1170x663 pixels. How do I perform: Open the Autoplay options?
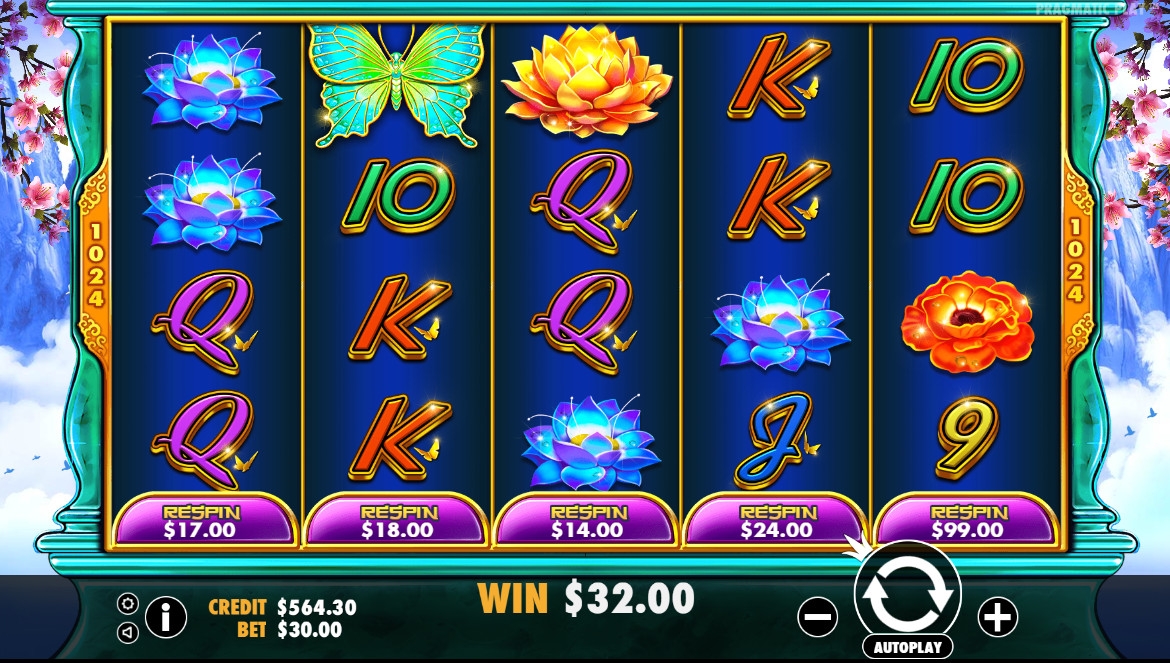coord(907,647)
